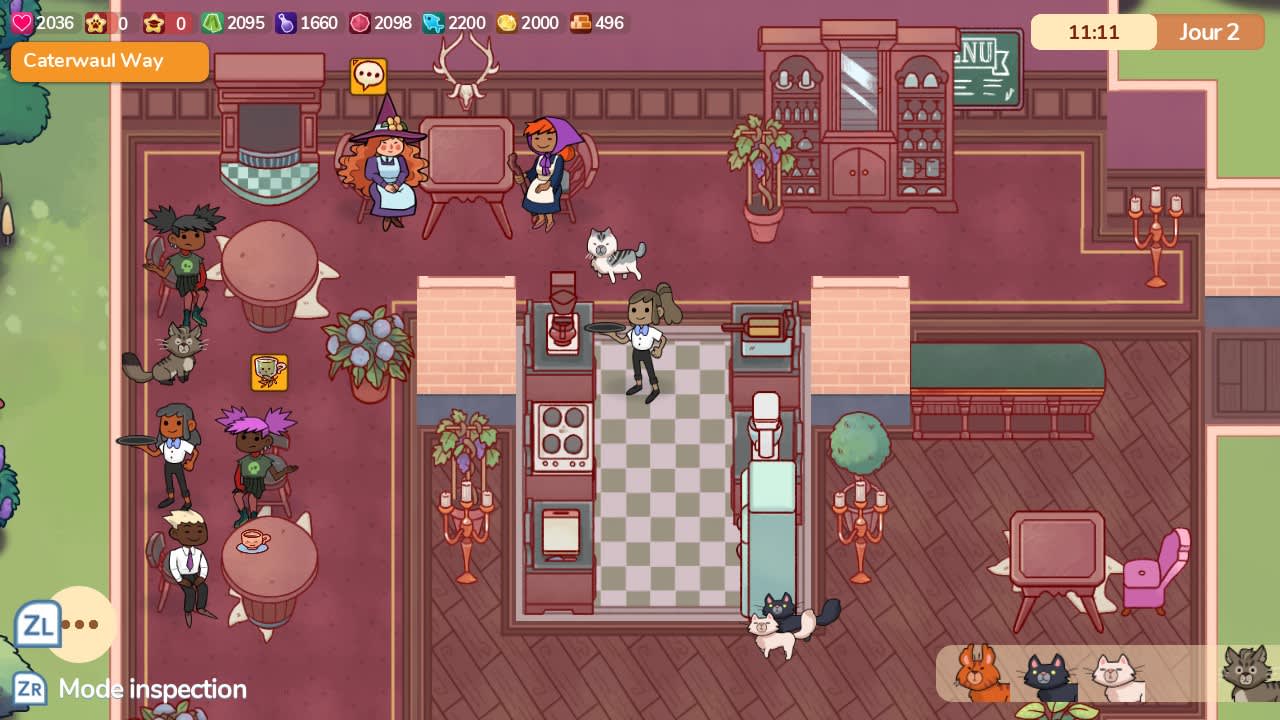1280x720 pixels.
Task: Click the Jour 2 day indicator
Action: (x=1211, y=32)
